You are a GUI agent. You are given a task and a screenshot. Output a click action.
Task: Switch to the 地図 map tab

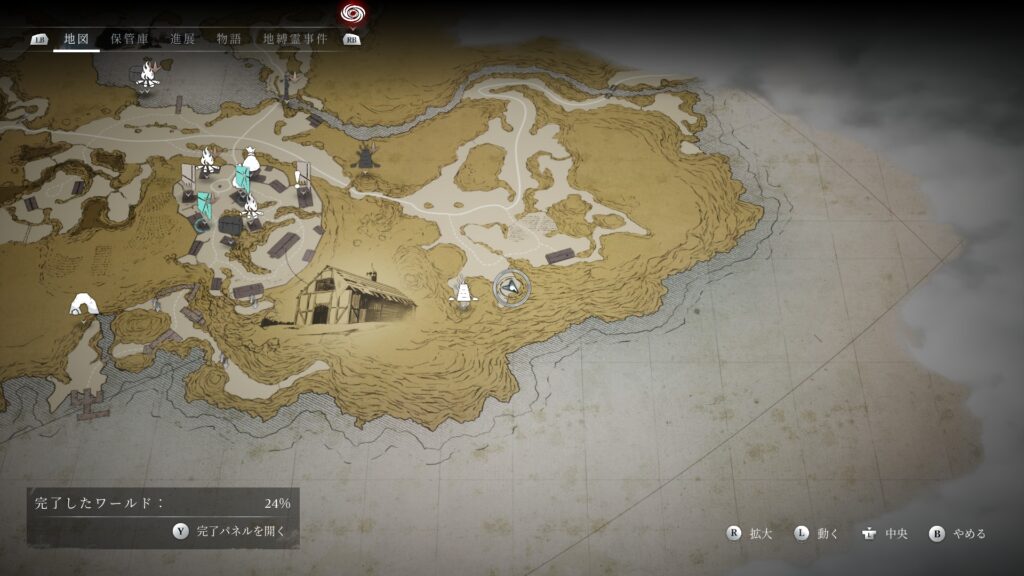pos(76,39)
